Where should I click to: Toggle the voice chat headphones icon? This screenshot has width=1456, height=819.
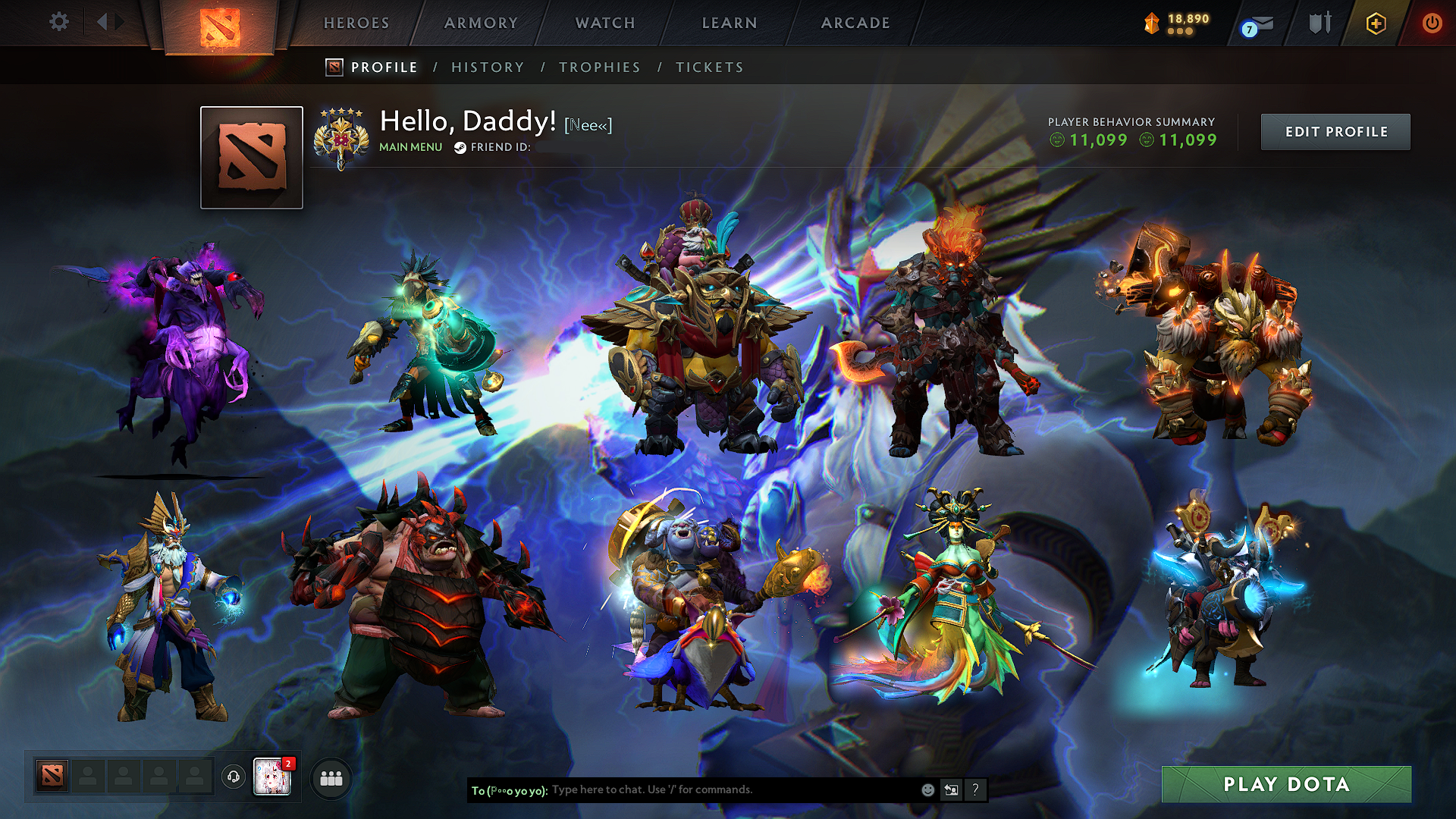pos(234,775)
